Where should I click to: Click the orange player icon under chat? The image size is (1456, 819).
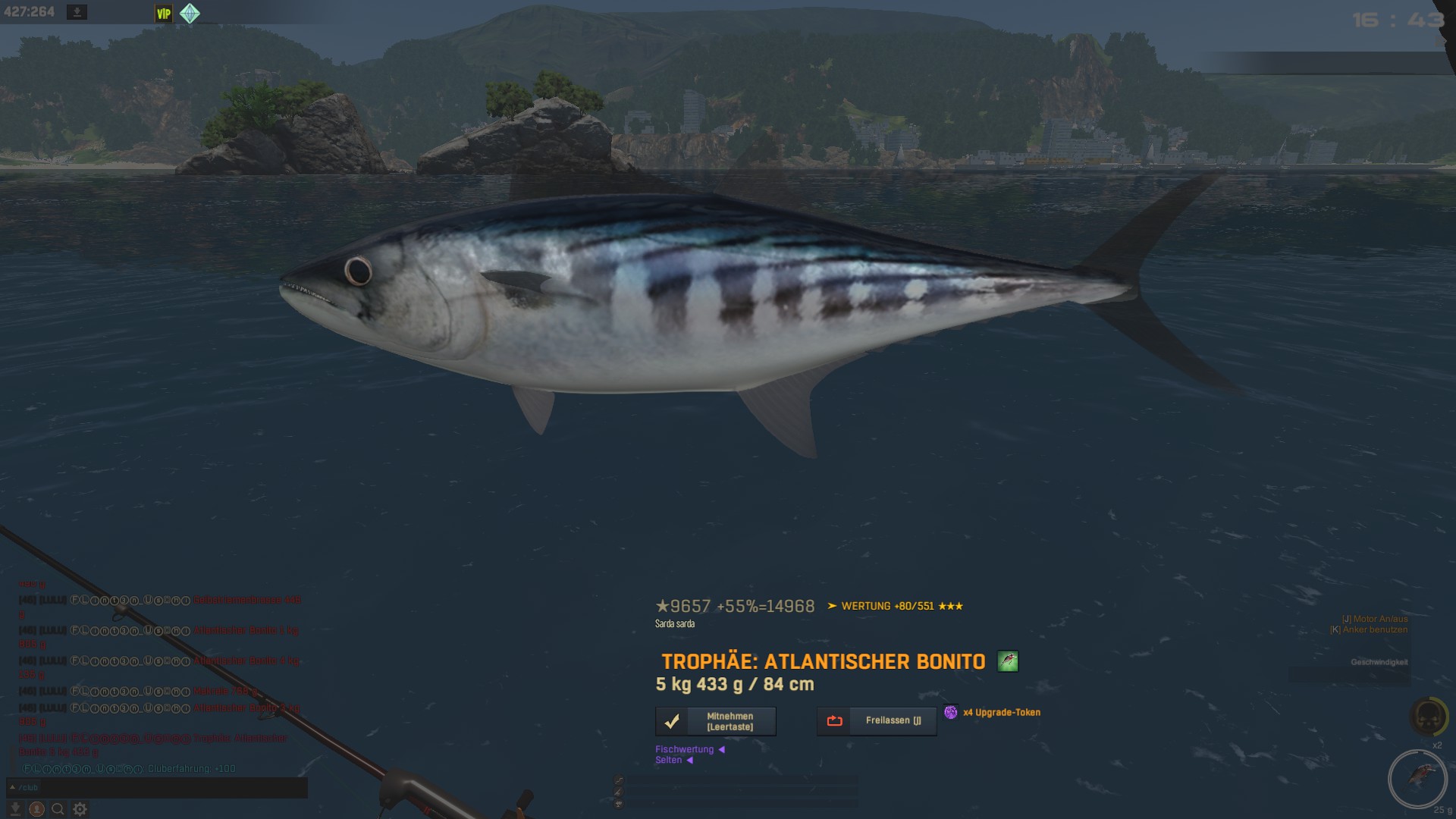pyautogui.click(x=36, y=809)
